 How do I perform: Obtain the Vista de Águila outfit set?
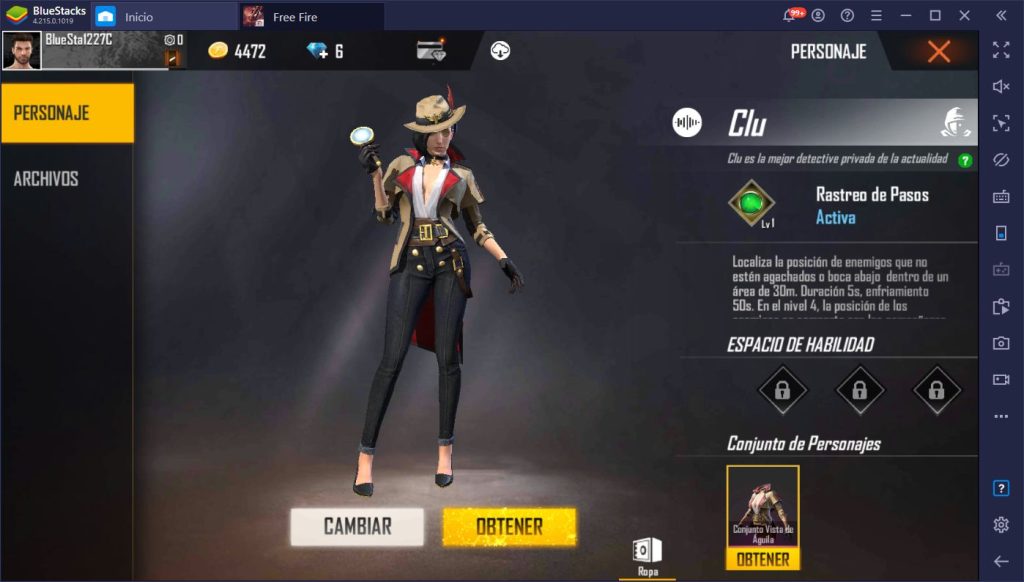[762, 560]
